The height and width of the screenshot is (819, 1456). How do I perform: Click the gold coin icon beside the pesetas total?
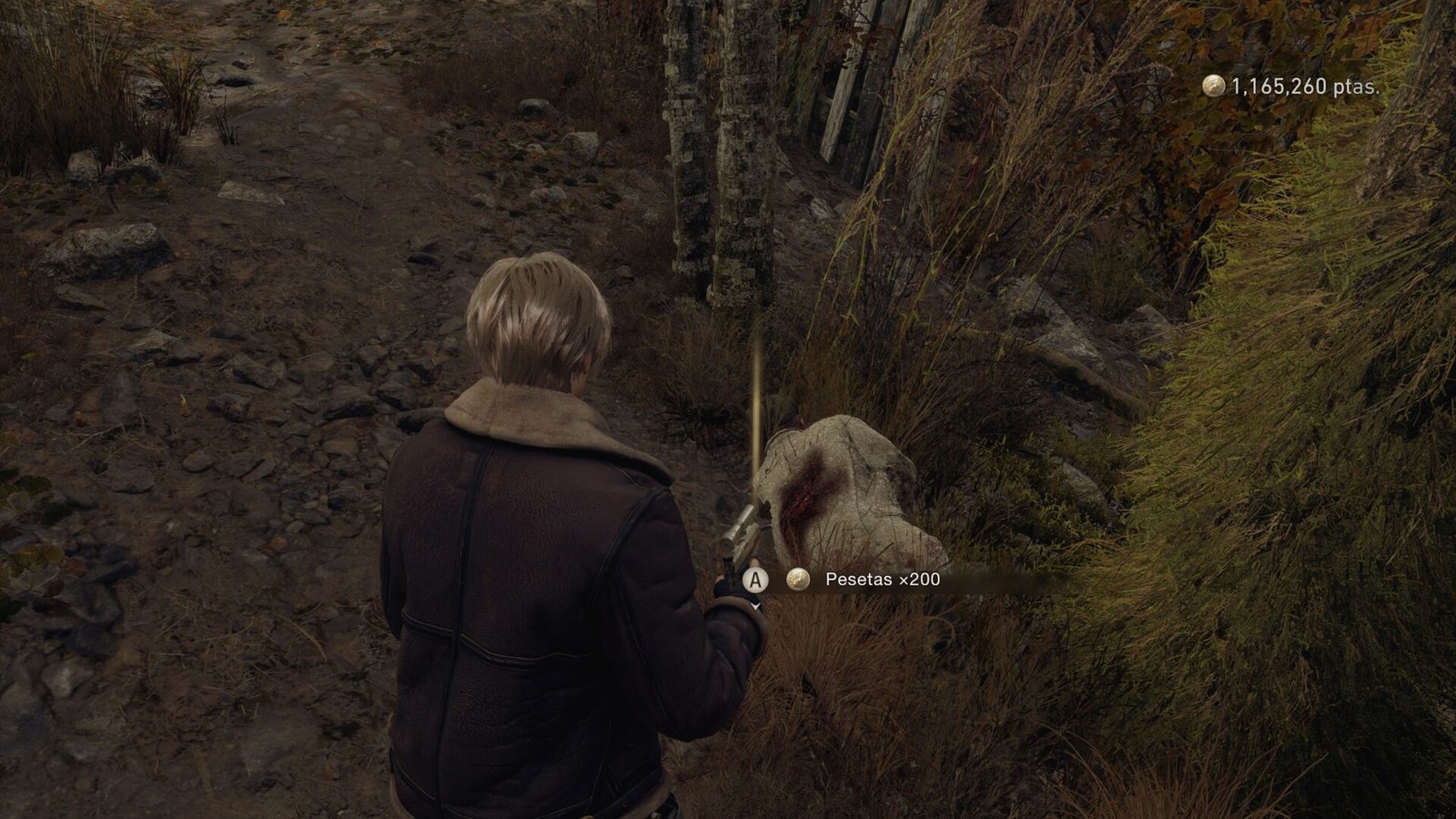1213,86
